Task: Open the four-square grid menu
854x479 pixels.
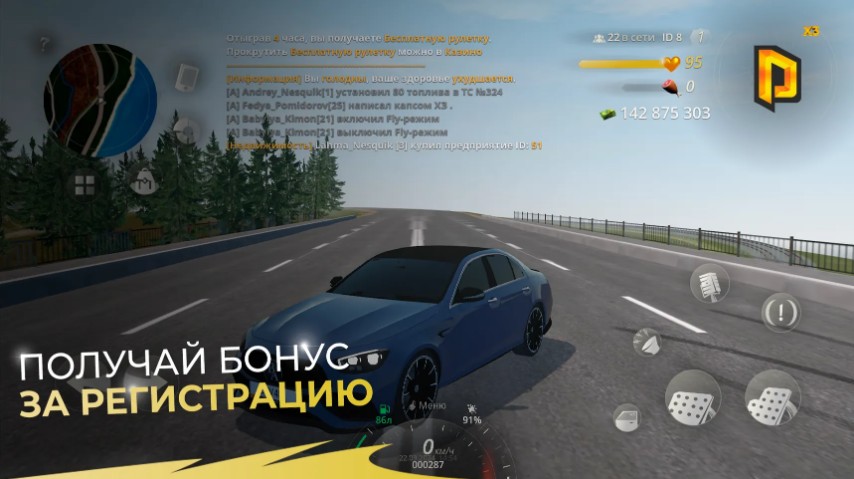Action: click(x=84, y=184)
